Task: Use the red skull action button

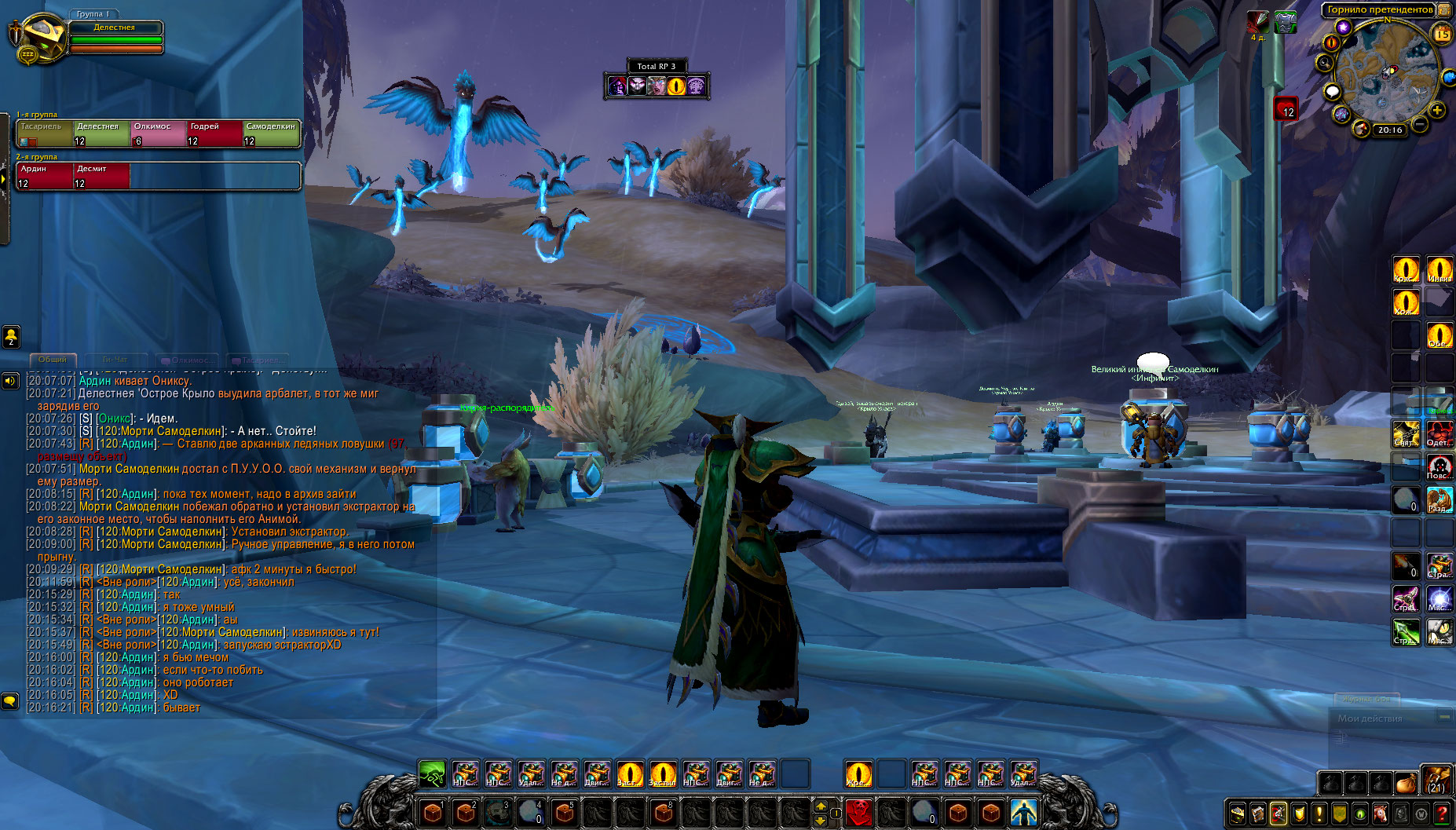Action: pos(859,811)
